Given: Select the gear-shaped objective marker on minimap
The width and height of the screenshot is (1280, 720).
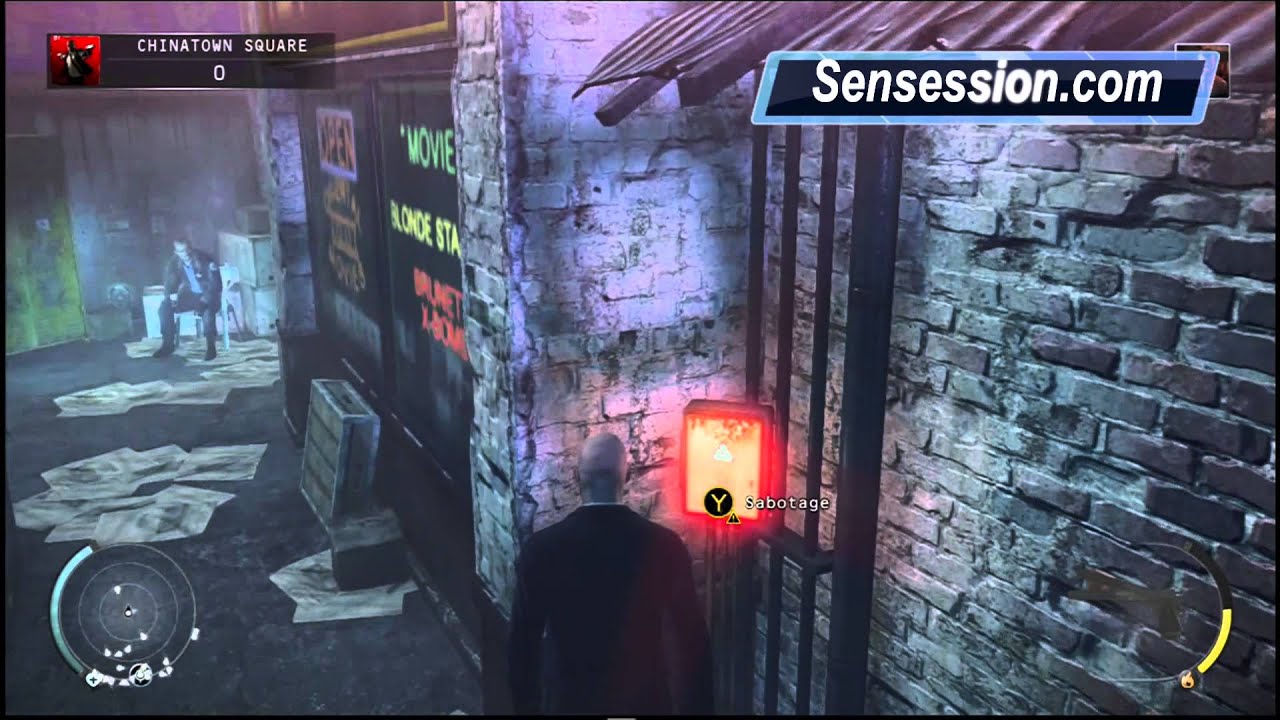Looking at the screenshot, I should pyautogui.click(x=141, y=674).
